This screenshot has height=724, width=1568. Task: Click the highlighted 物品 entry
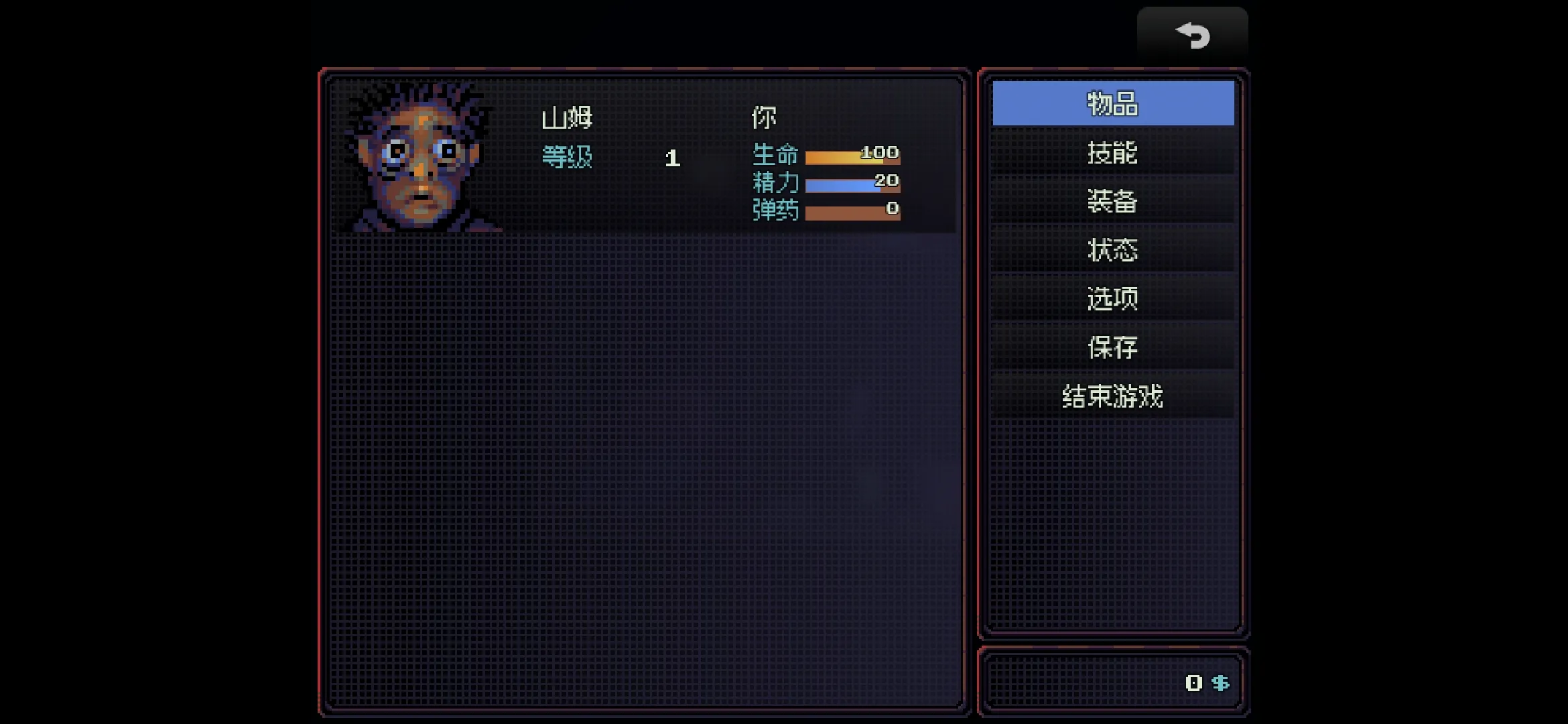tap(1112, 103)
